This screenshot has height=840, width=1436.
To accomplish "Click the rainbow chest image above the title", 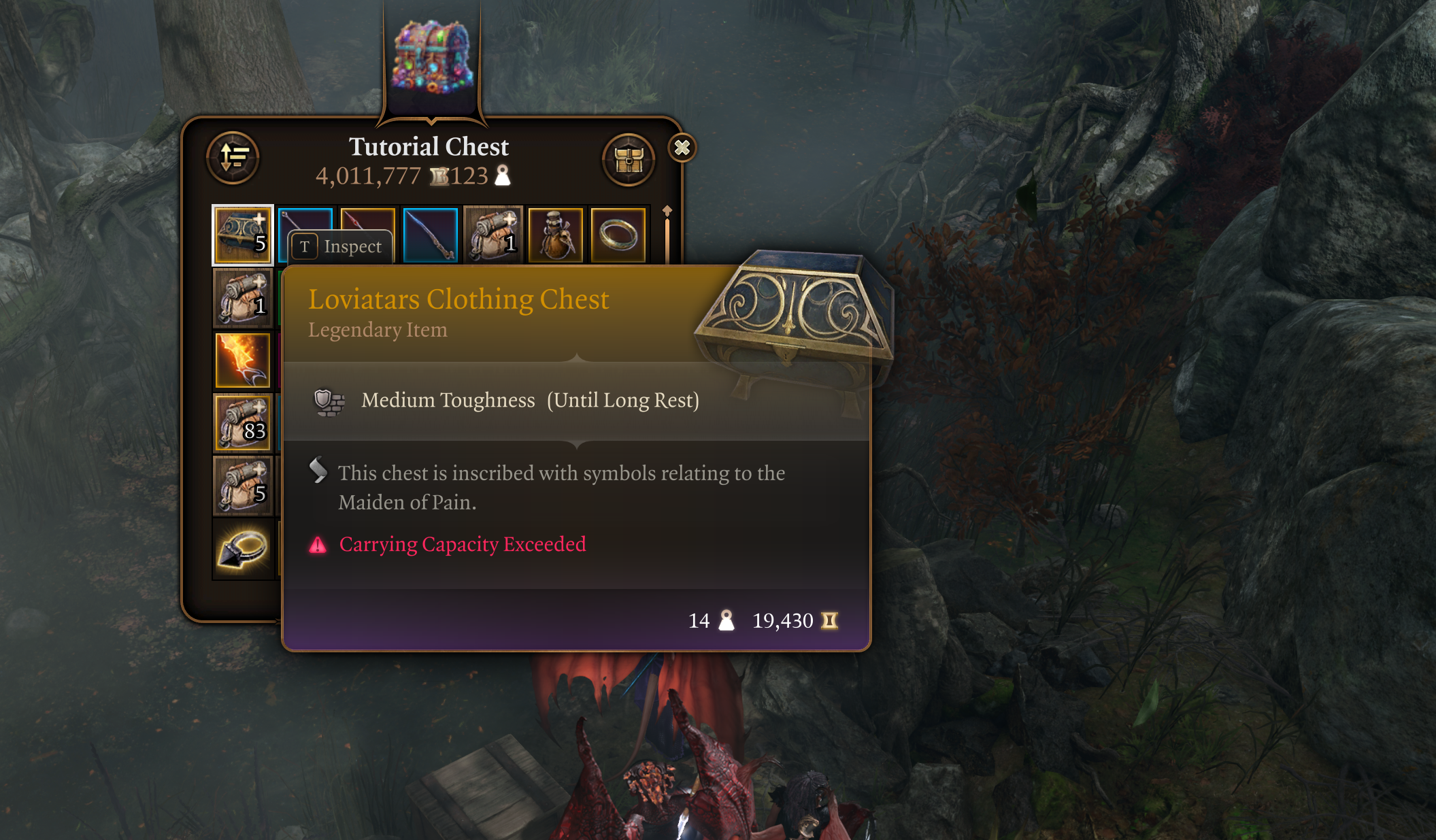I will pyautogui.click(x=432, y=58).
